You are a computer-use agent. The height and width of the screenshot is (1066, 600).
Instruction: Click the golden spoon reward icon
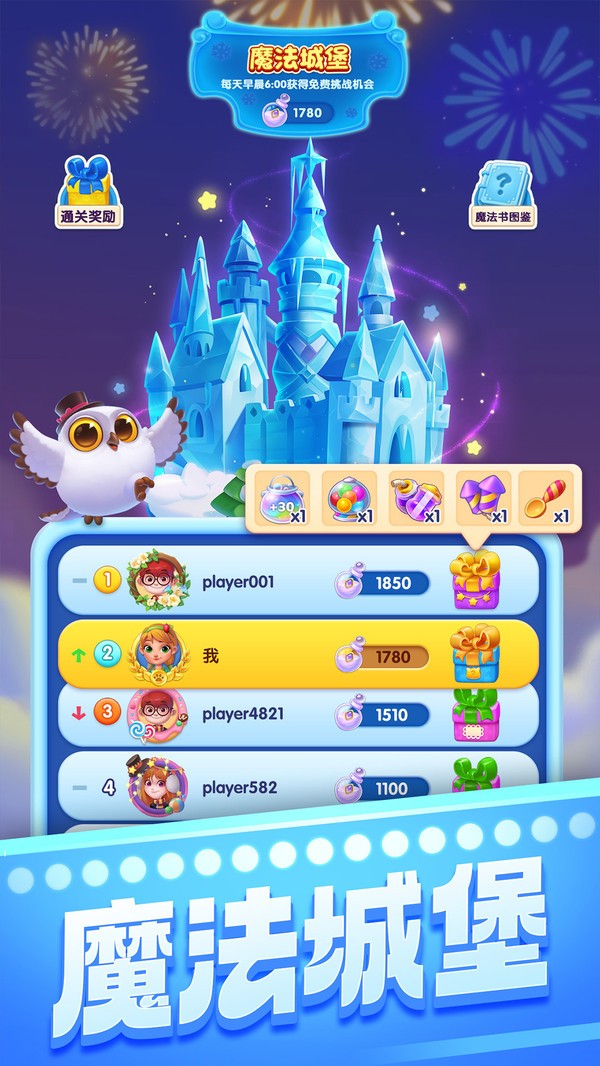pos(546,497)
